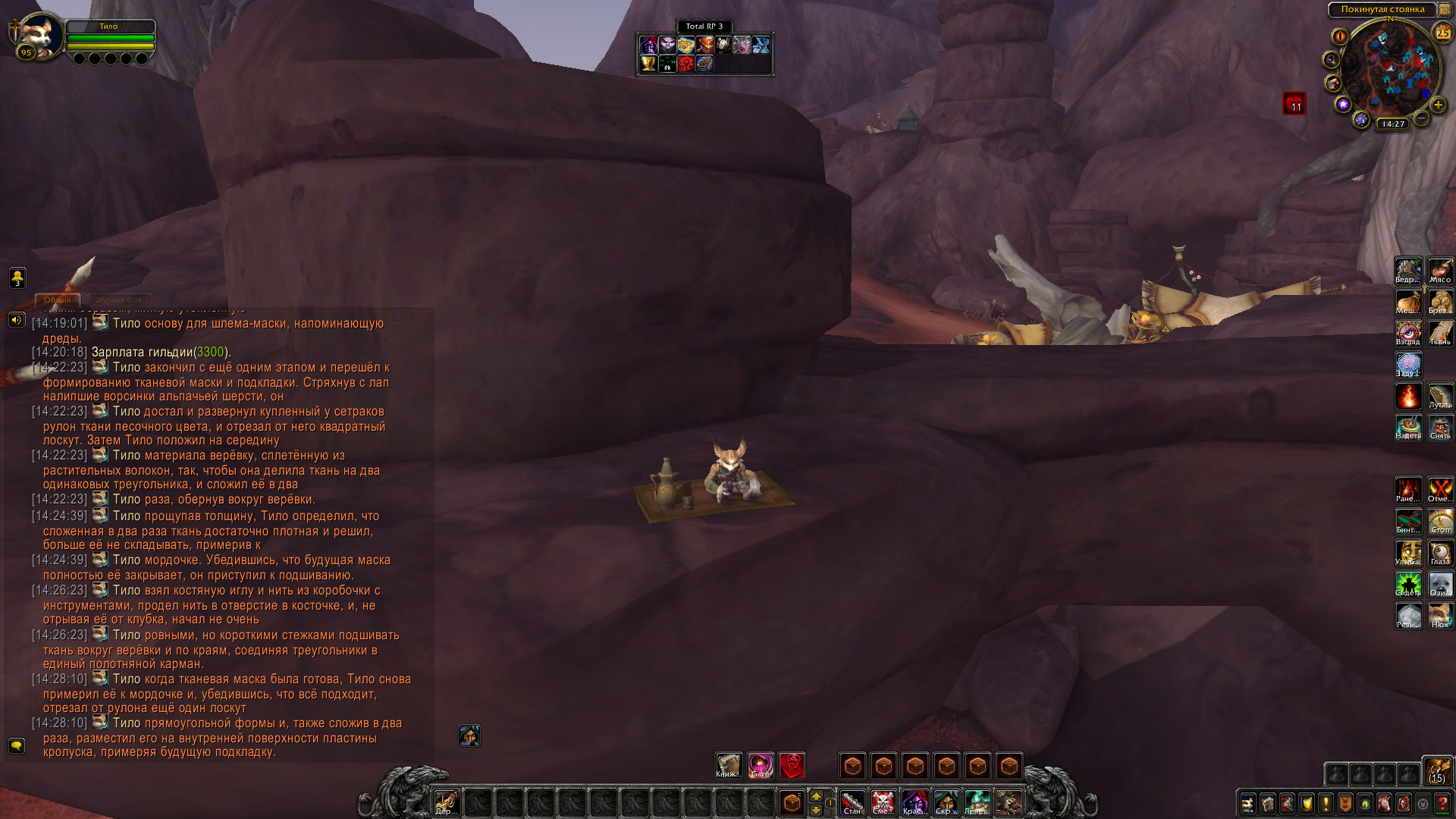Viewport: 1456px width, 819px height.
Task: Click the Ткань cloth macro icon
Action: pyautogui.click(x=1440, y=333)
